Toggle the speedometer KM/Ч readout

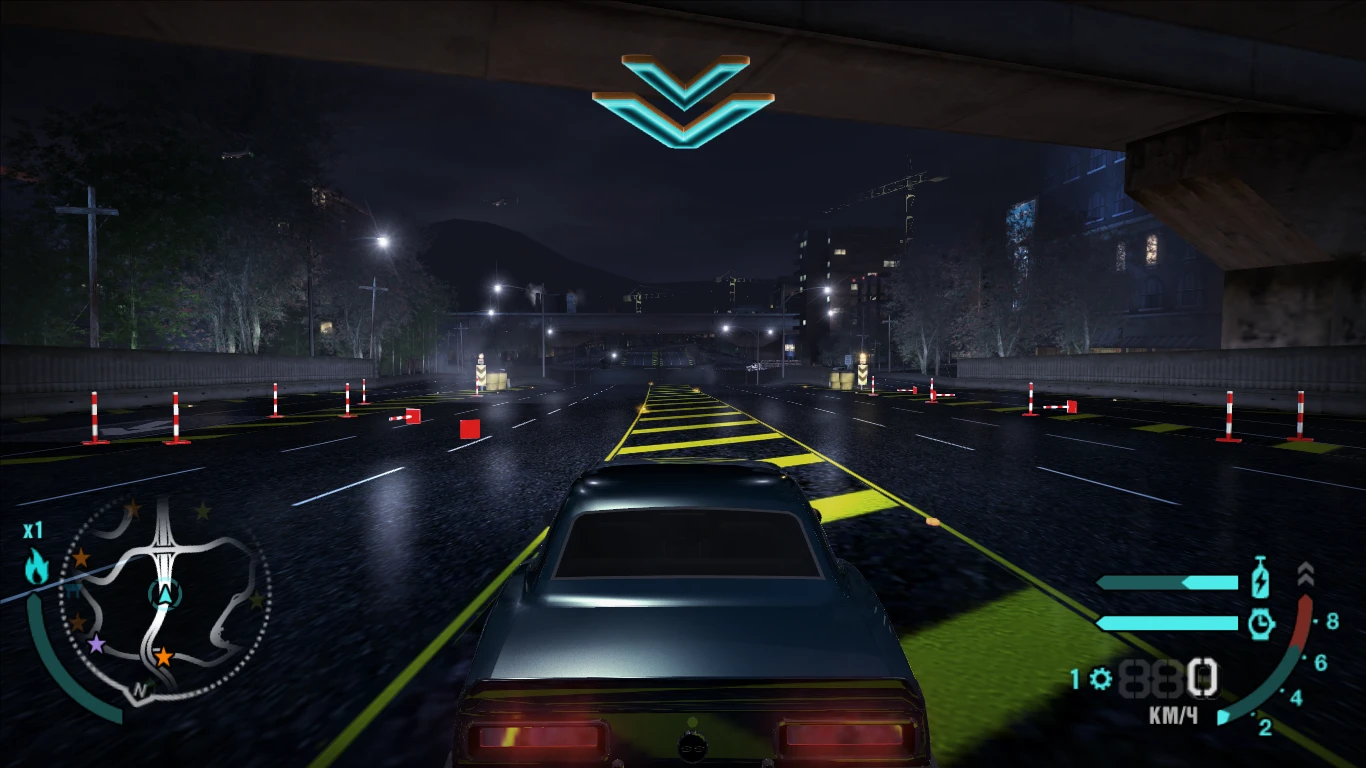1175,713
